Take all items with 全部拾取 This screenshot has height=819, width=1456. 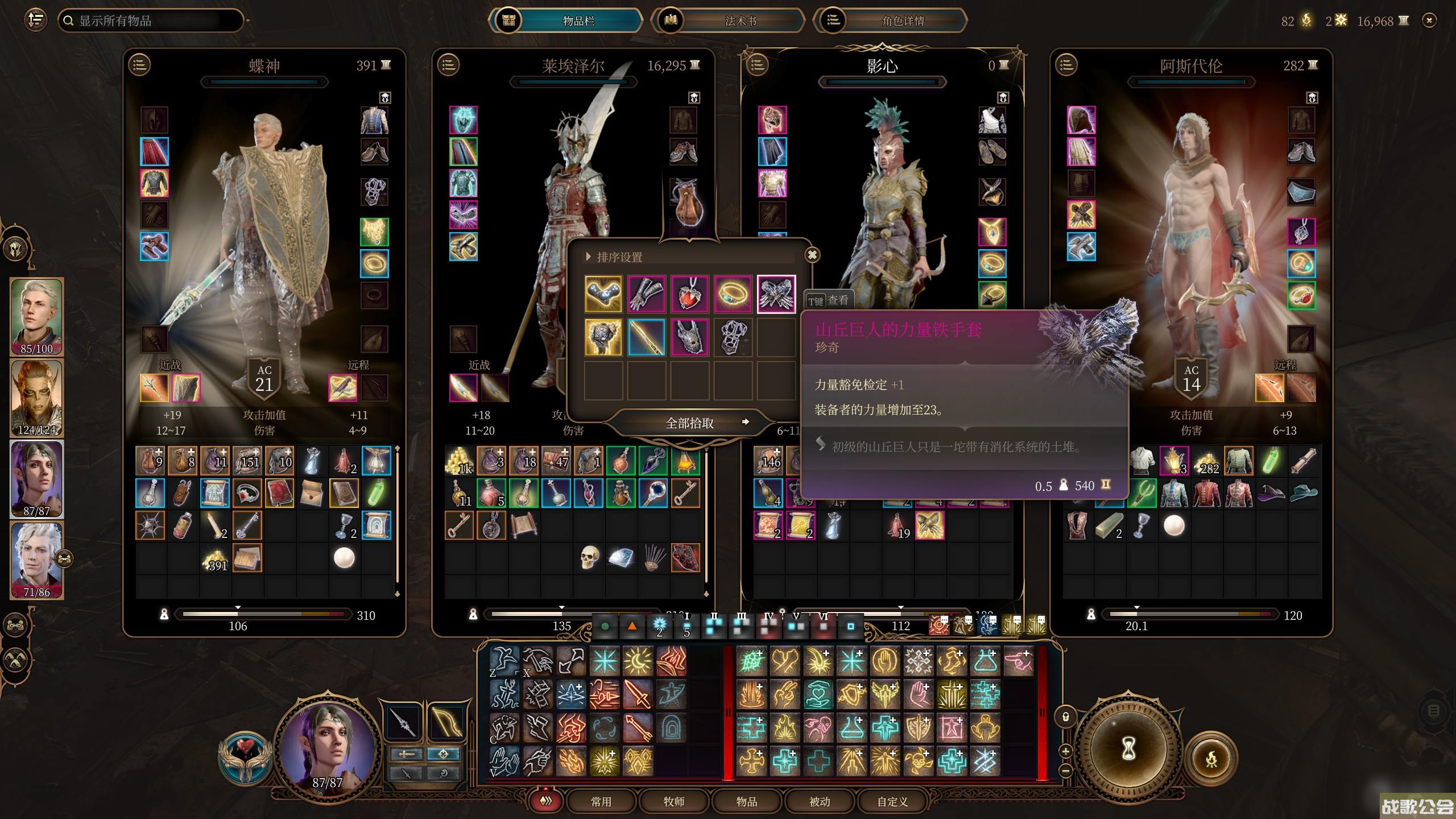pos(689,423)
